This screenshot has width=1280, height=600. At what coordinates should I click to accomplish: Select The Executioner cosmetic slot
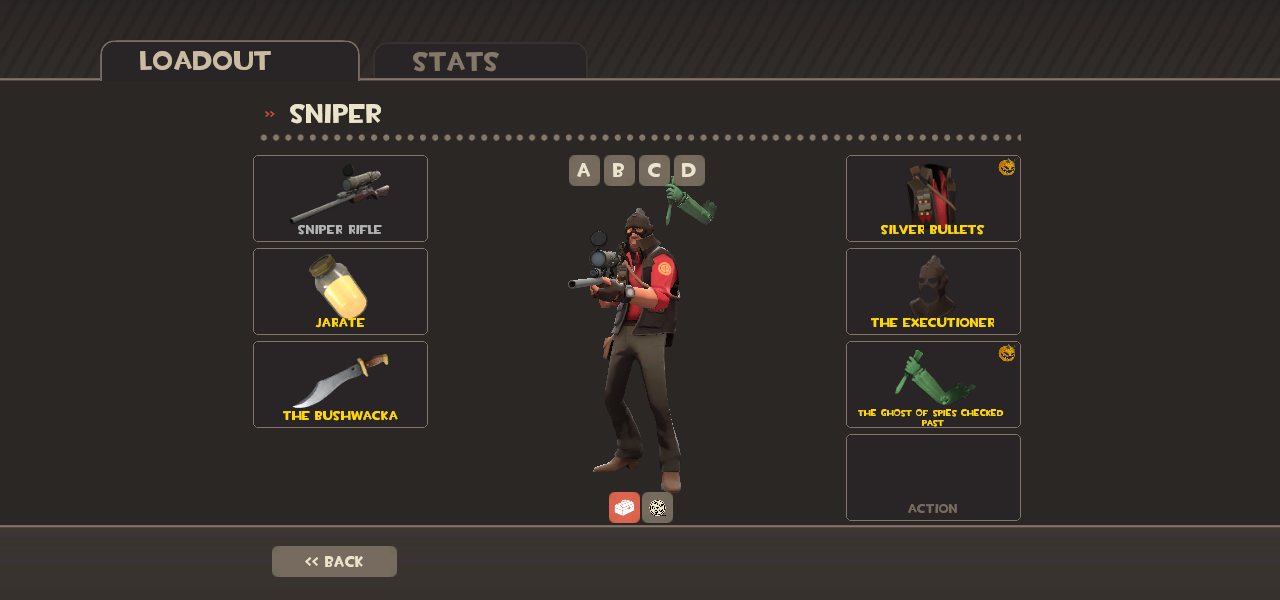933,291
